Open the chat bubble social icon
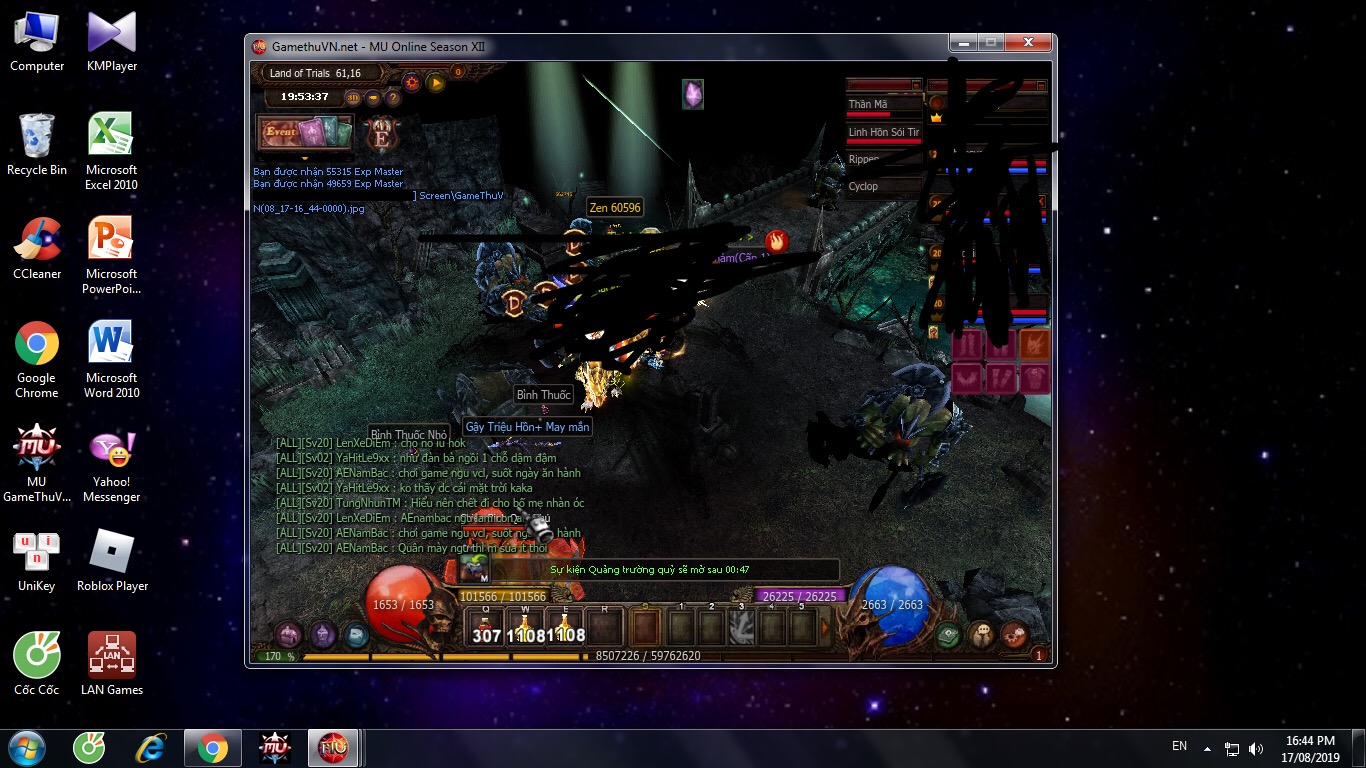1366x768 pixels. [982, 634]
